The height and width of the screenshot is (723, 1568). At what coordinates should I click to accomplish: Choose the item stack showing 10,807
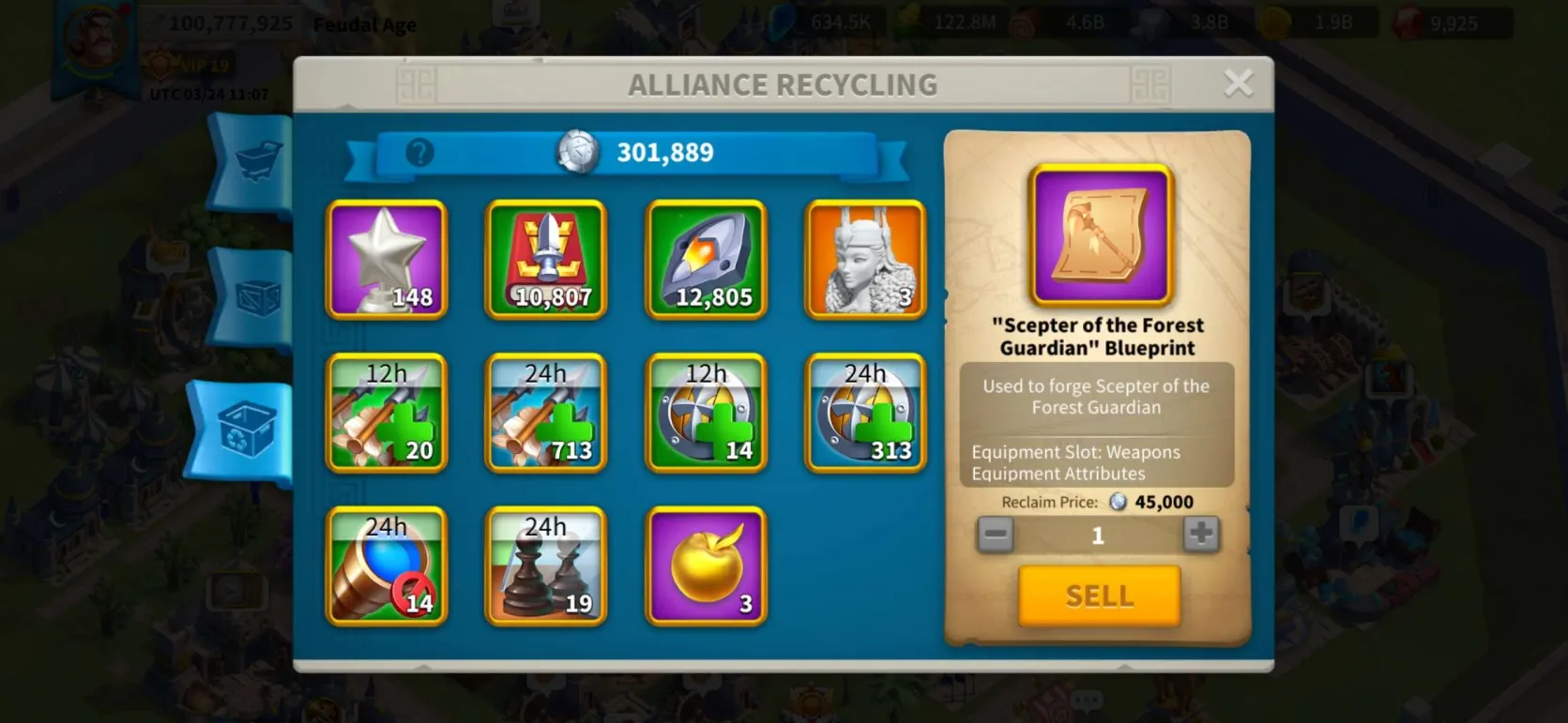coord(546,260)
